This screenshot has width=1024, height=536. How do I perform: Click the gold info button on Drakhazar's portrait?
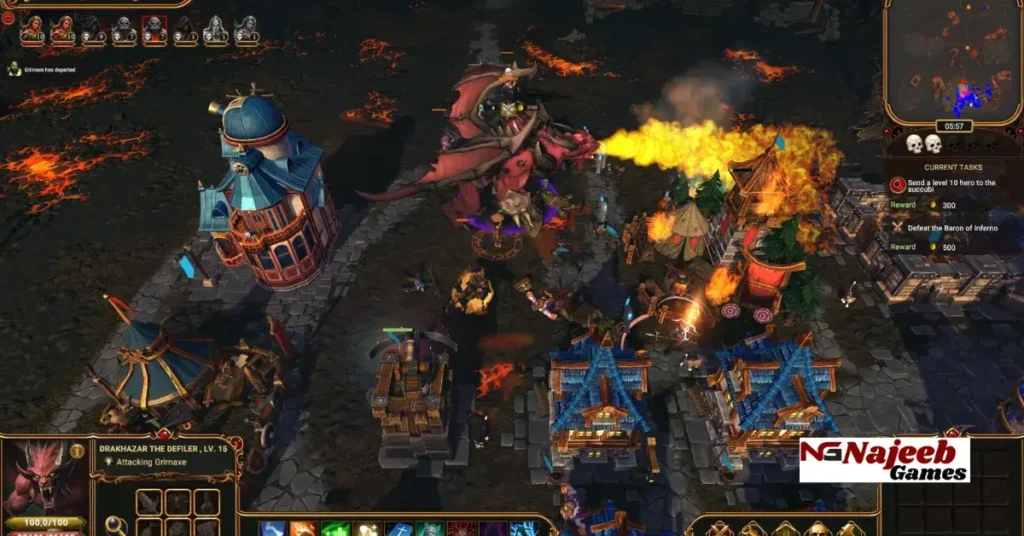(77, 452)
